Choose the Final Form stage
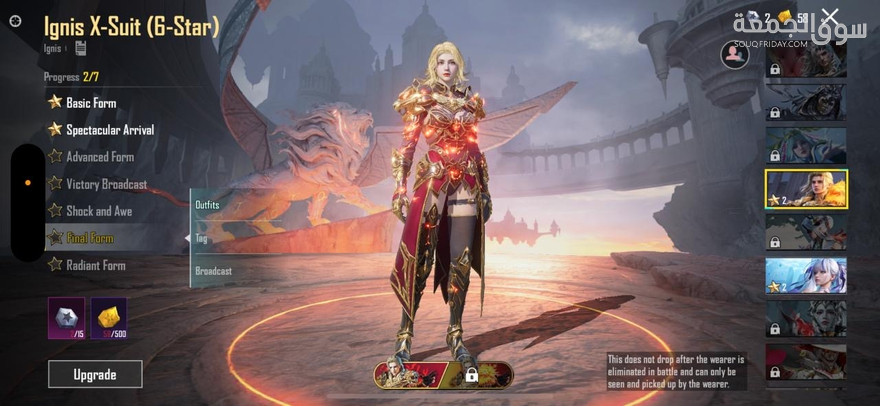This screenshot has width=880, height=407. click(89, 238)
